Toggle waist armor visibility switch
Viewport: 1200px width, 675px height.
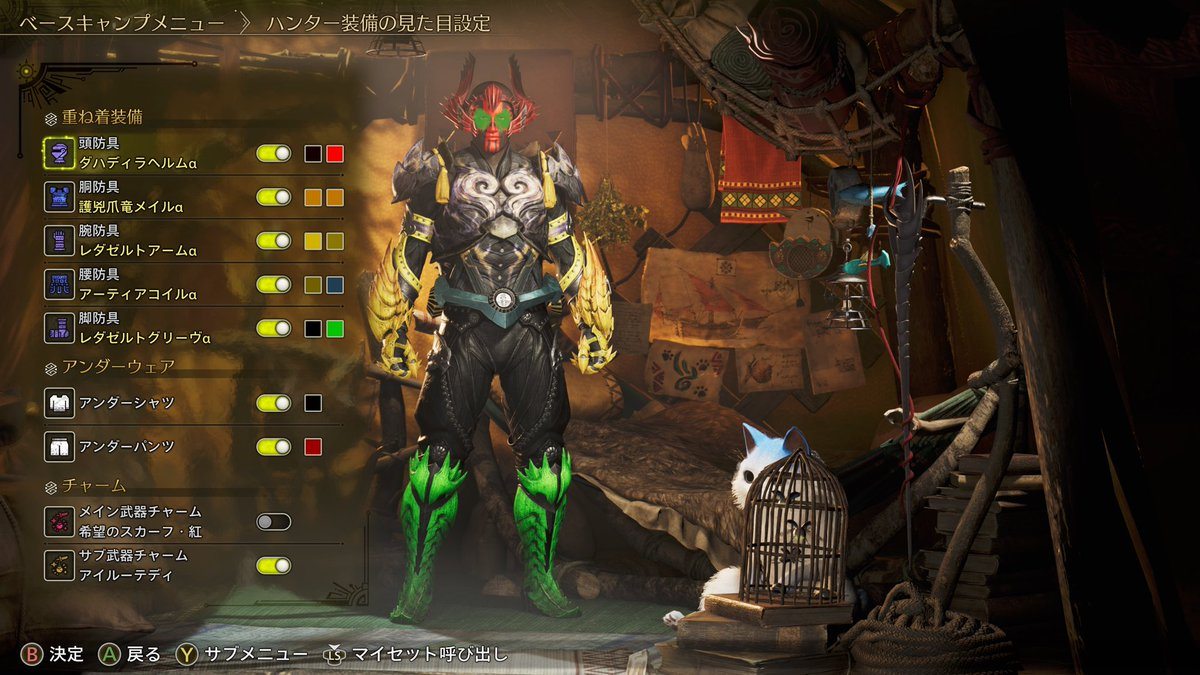[x=273, y=284]
